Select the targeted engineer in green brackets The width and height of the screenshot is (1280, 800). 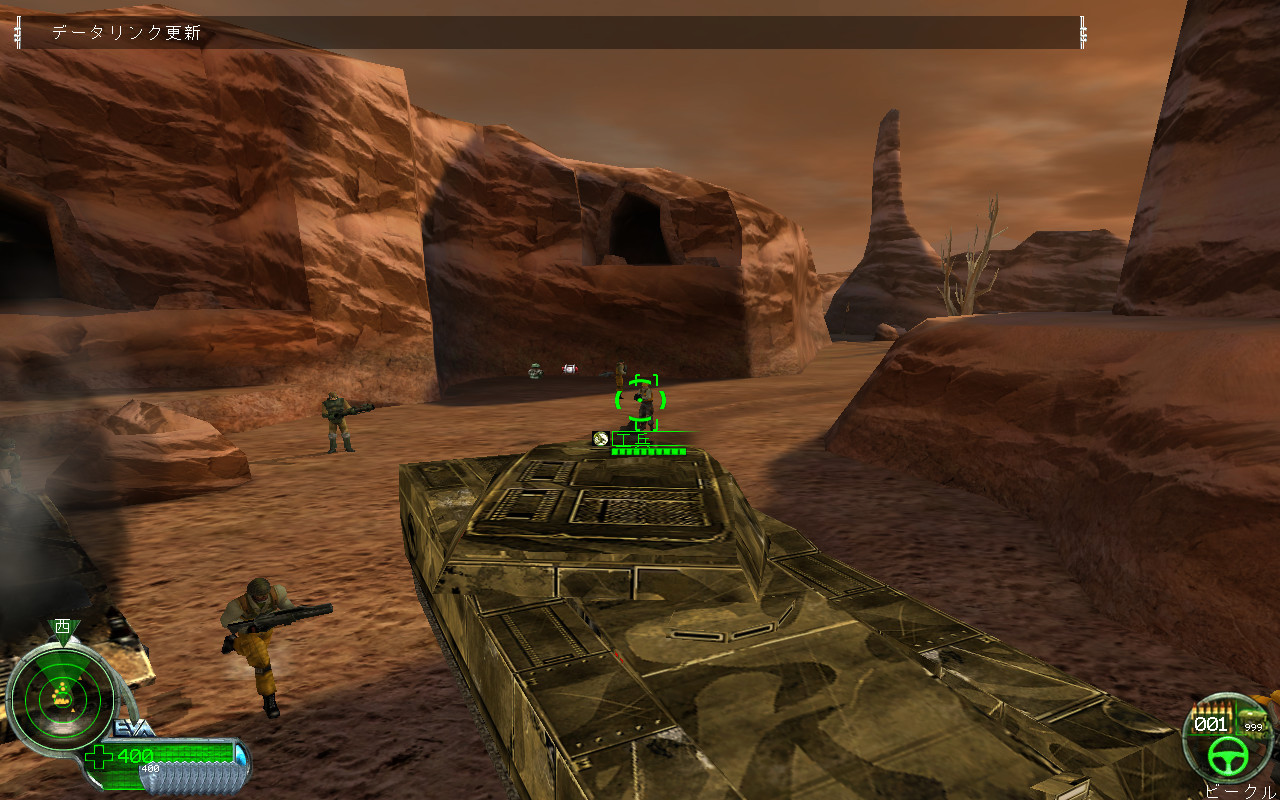click(x=641, y=402)
